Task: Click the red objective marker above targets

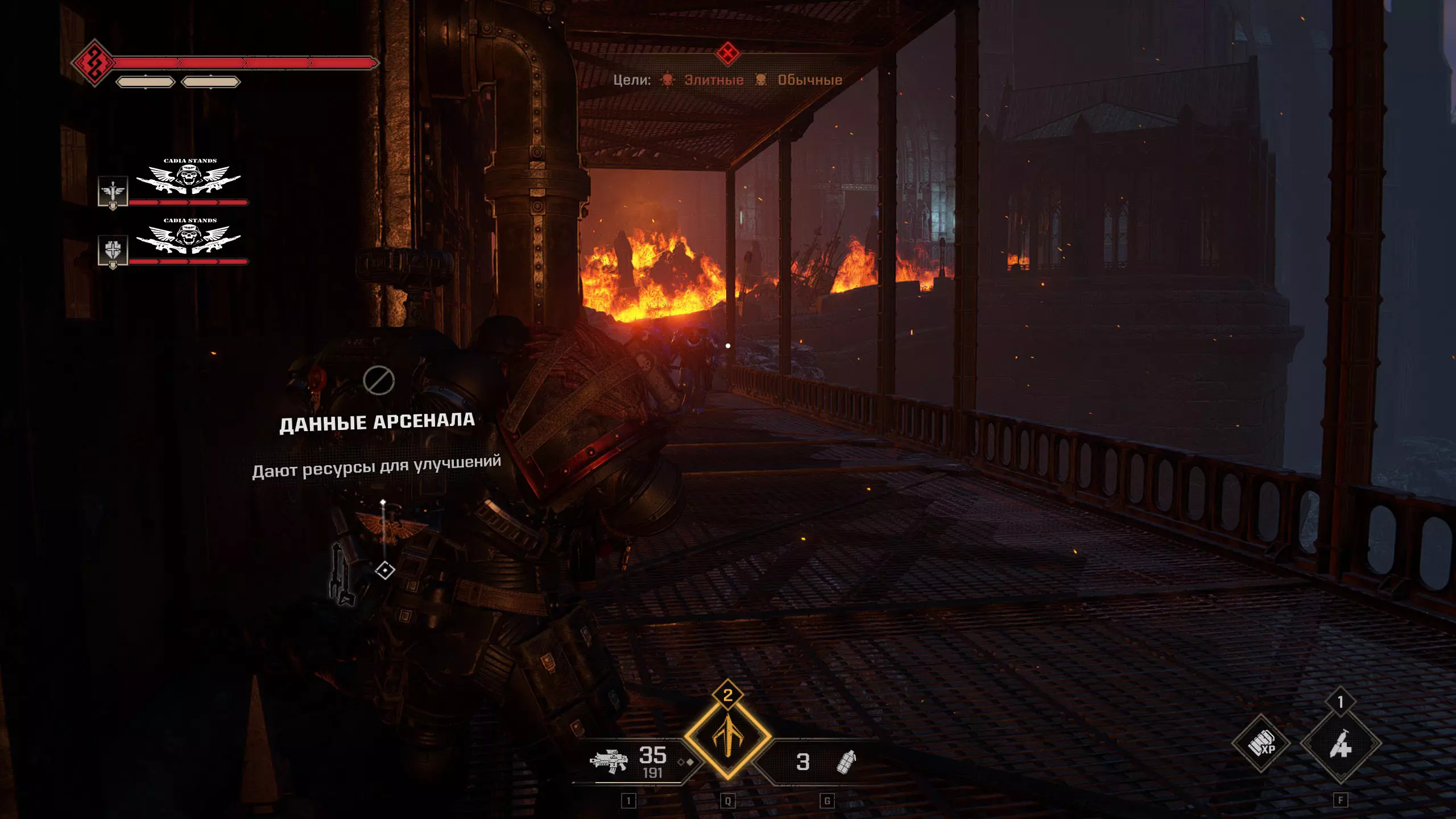Action: 727,54
